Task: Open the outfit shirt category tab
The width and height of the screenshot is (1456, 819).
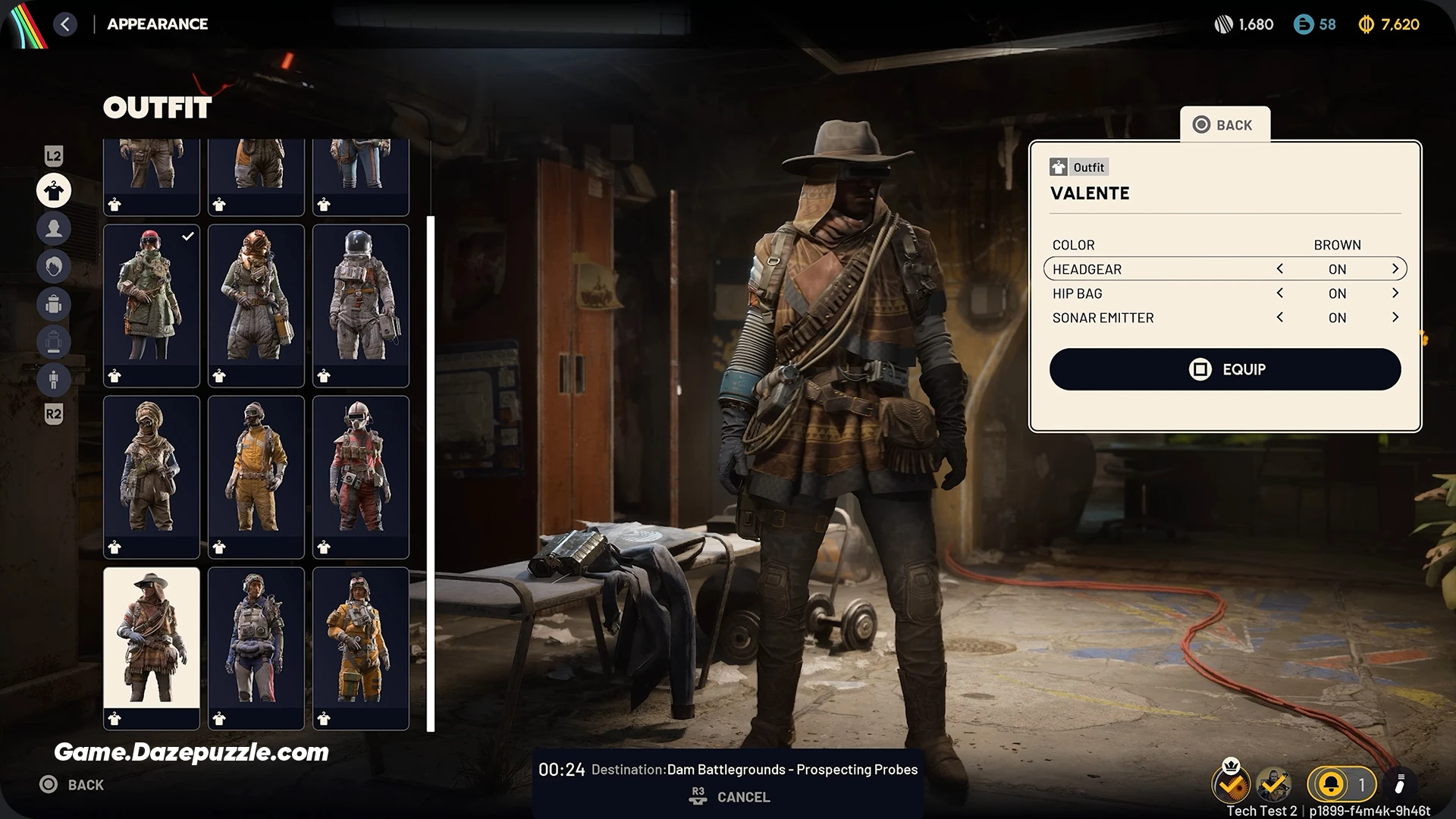Action: [x=54, y=191]
